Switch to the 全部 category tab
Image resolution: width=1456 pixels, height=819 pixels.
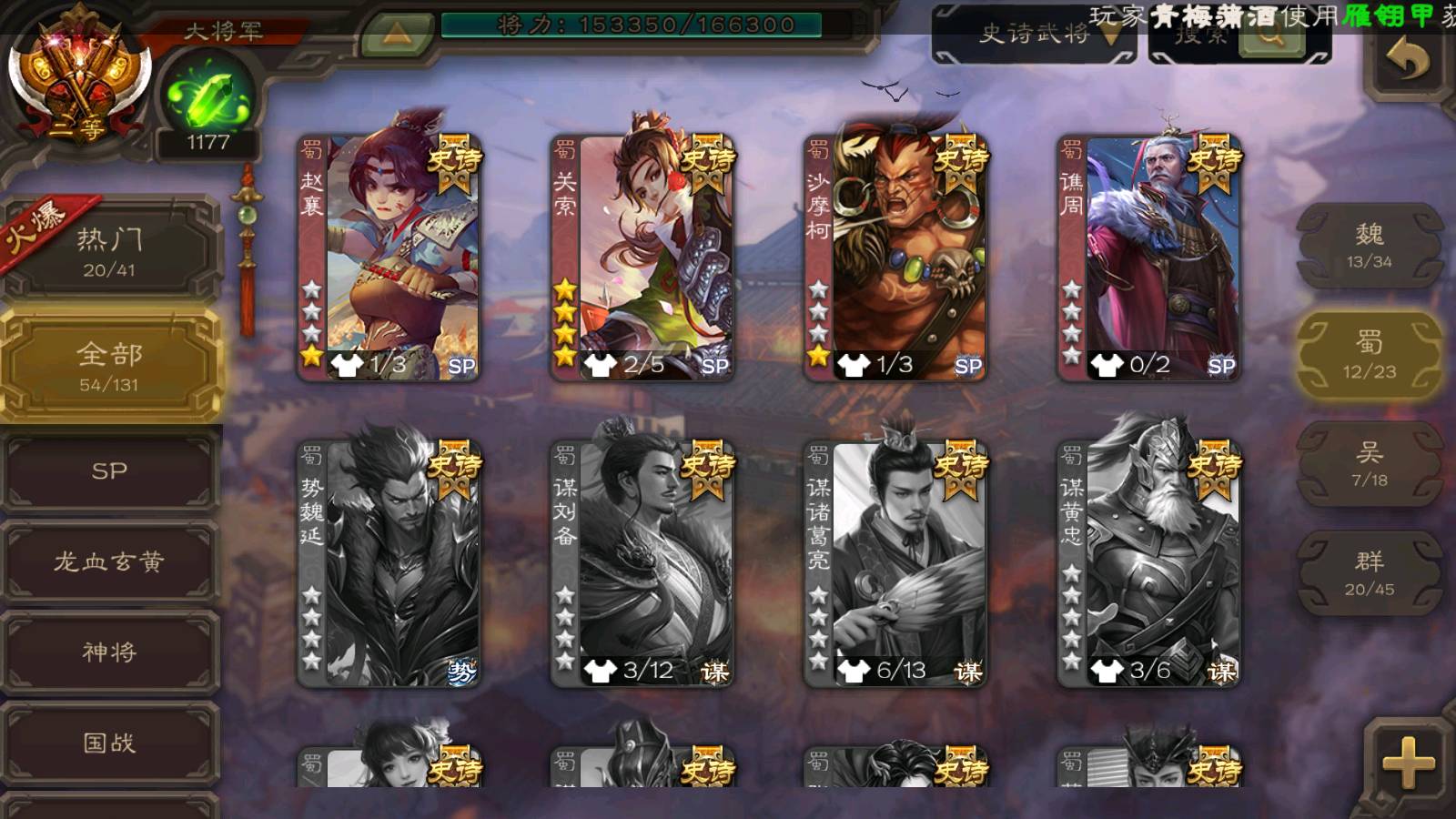(x=109, y=366)
